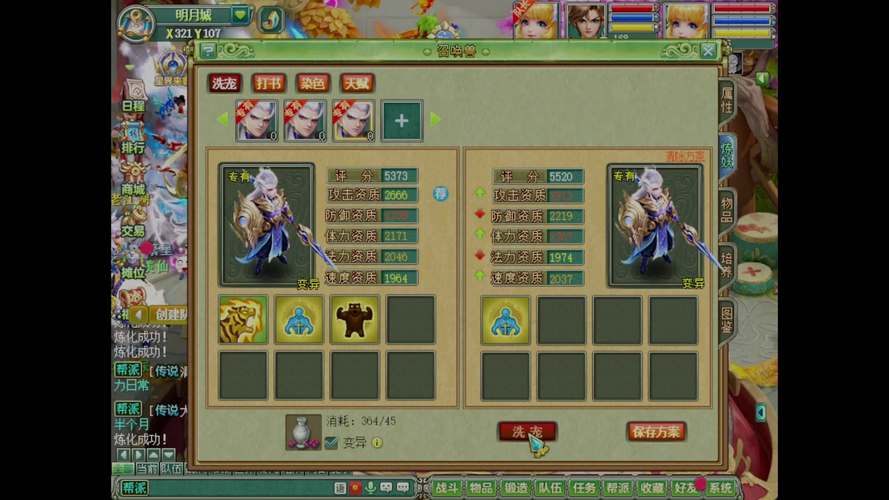Toggle the 变异 mutation checkbox
Viewport: 889px width, 500px height.
coord(332,442)
